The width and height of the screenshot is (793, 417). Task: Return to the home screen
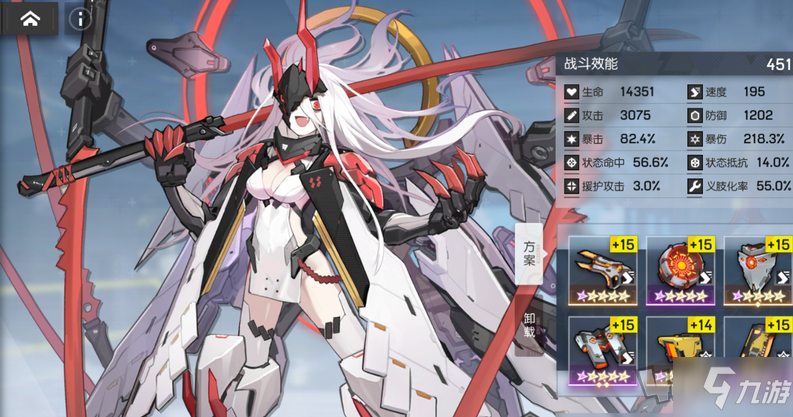[30, 20]
